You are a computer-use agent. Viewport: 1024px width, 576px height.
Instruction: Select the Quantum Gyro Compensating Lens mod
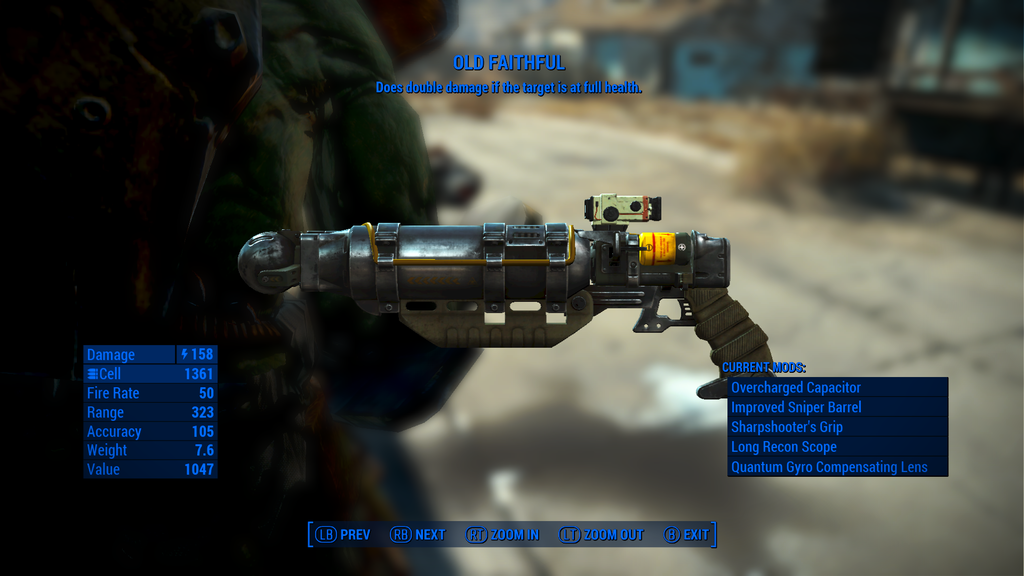click(837, 467)
